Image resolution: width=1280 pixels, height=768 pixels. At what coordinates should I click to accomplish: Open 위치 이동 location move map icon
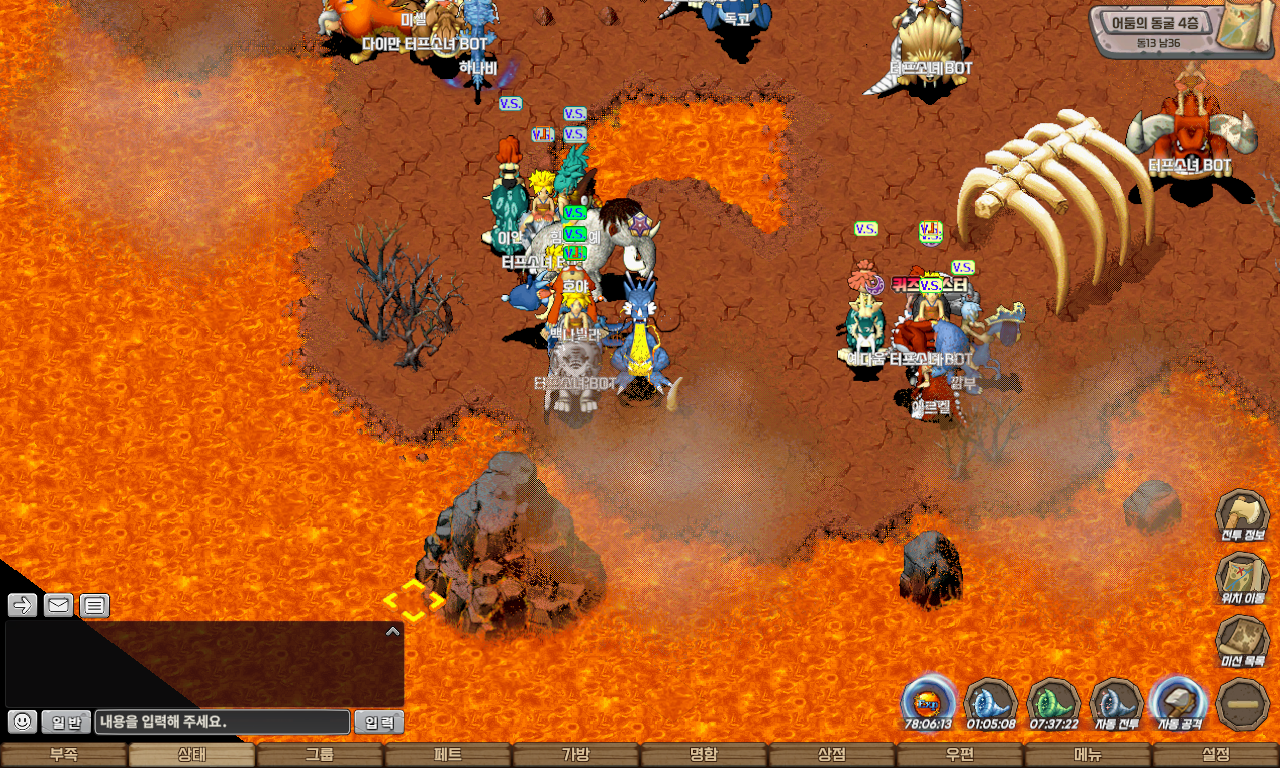[x=1242, y=580]
